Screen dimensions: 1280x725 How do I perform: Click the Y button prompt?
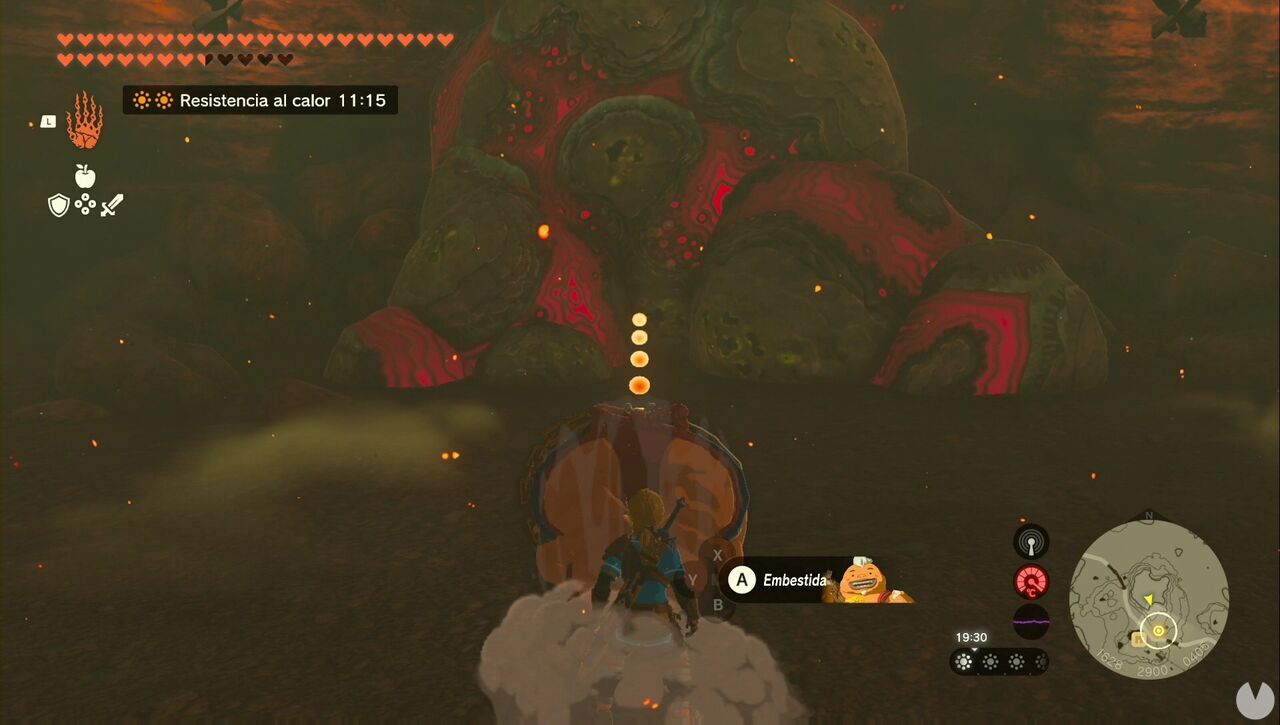tap(691, 577)
